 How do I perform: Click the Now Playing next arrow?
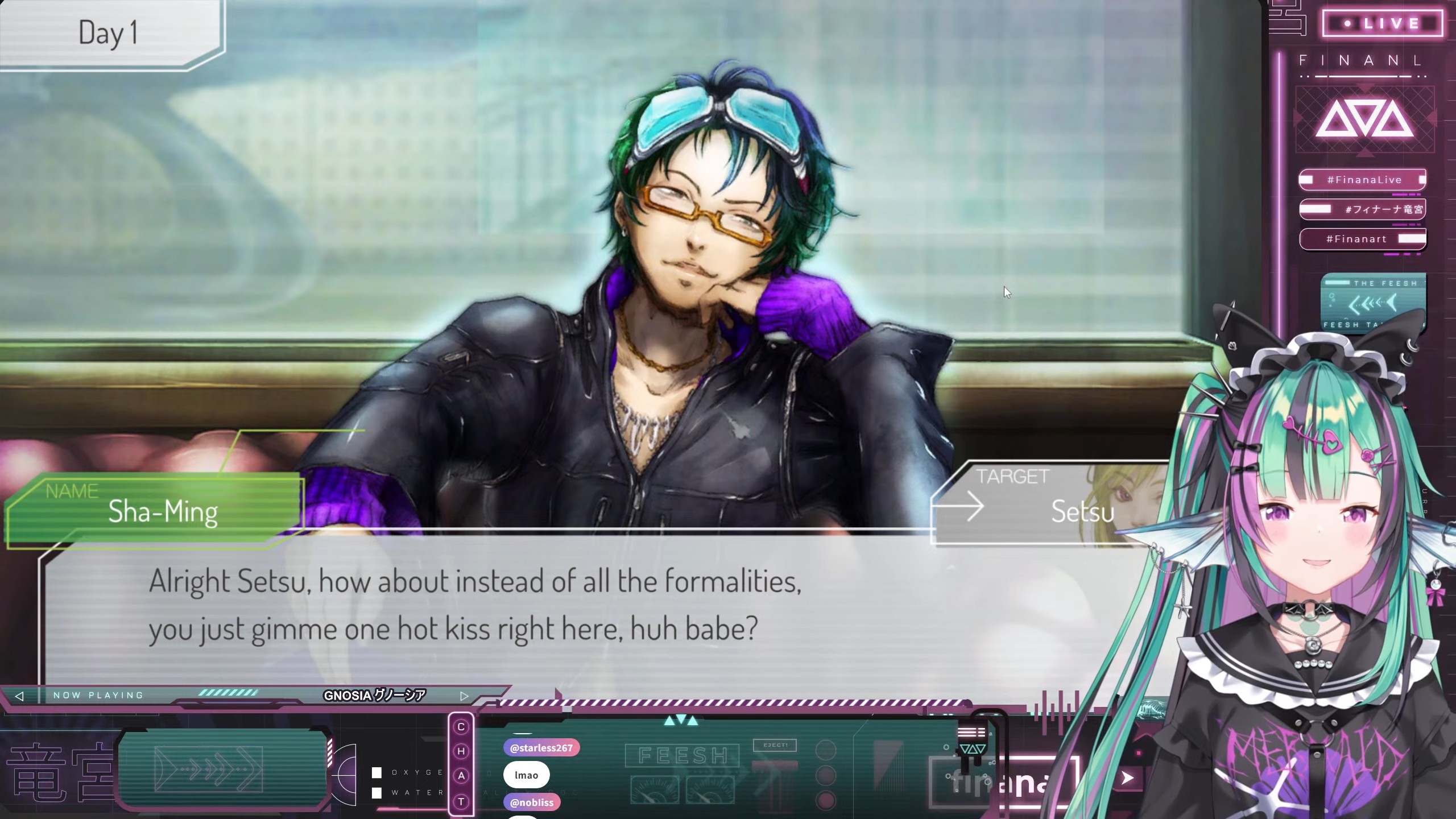[x=464, y=696]
